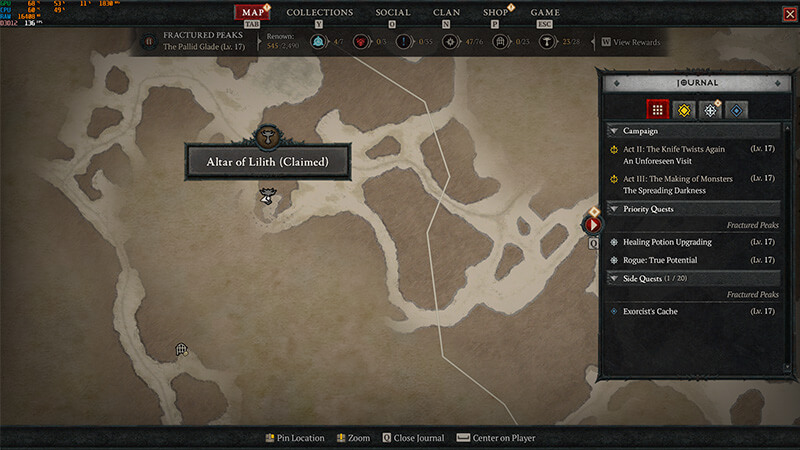Open the Clan tab
Image resolution: width=800 pixels, height=450 pixels.
pyautogui.click(x=447, y=13)
